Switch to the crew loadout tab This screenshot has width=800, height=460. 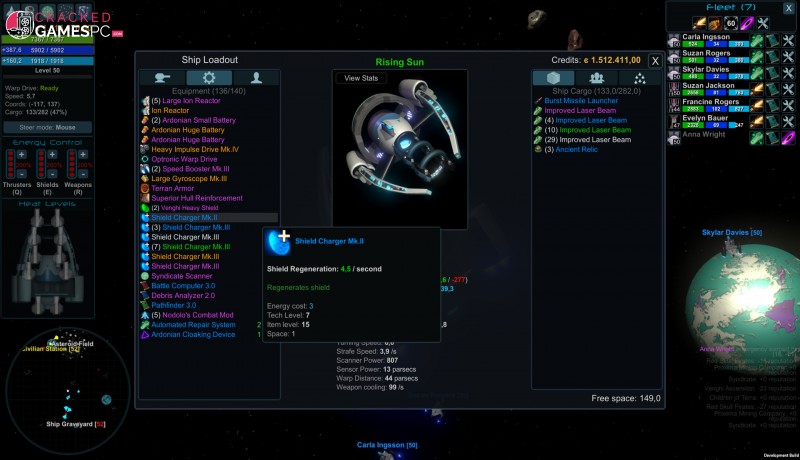pyautogui.click(x=257, y=78)
